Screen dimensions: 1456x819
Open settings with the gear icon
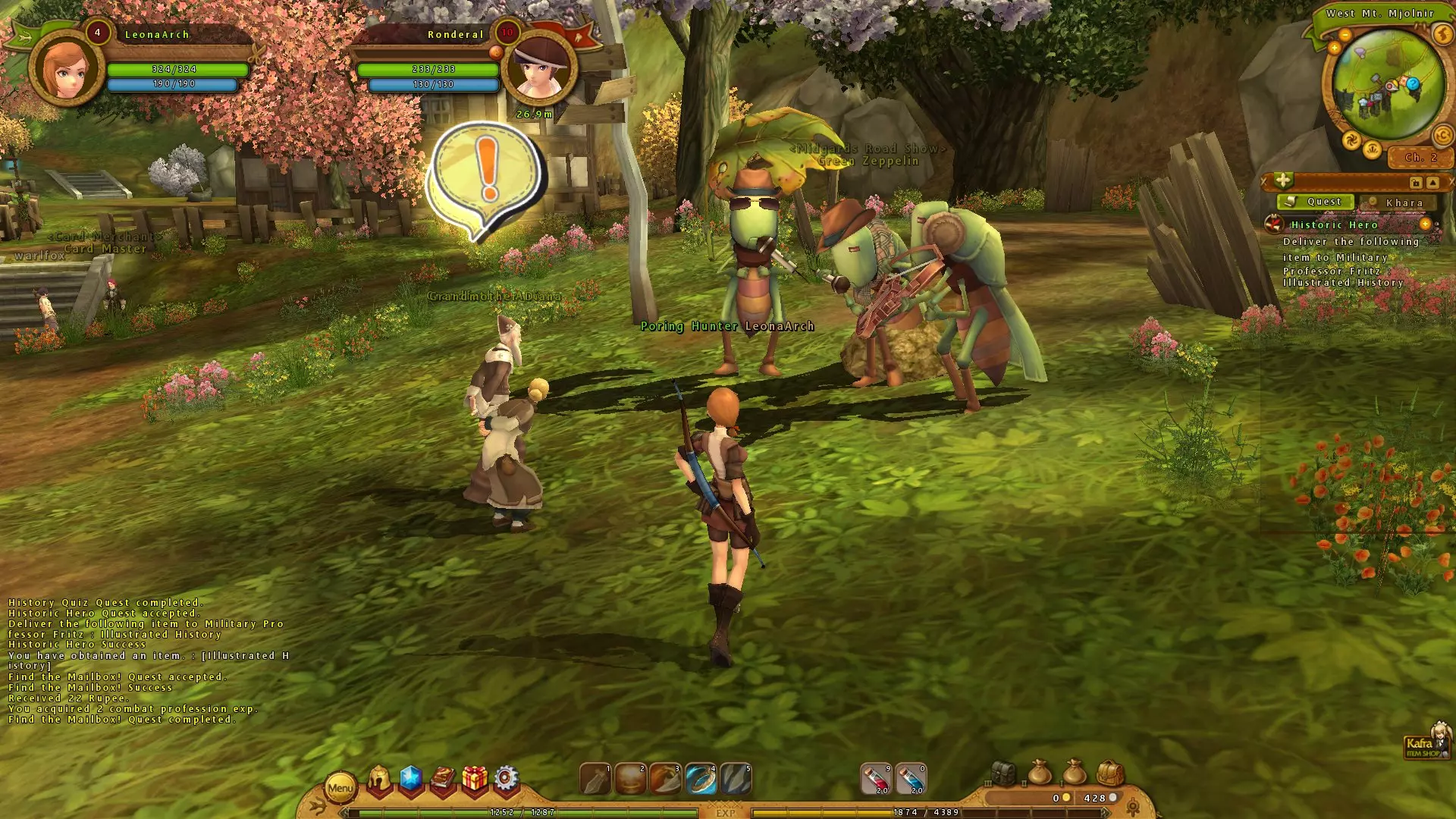pyautogui.click(x=506, y=779)
